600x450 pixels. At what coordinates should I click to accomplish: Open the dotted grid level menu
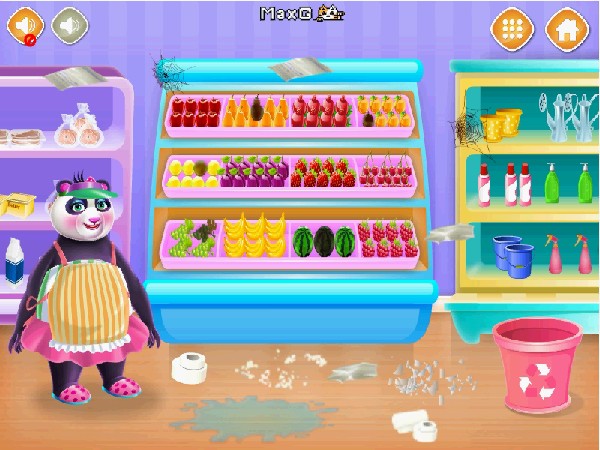pos(511,28)
